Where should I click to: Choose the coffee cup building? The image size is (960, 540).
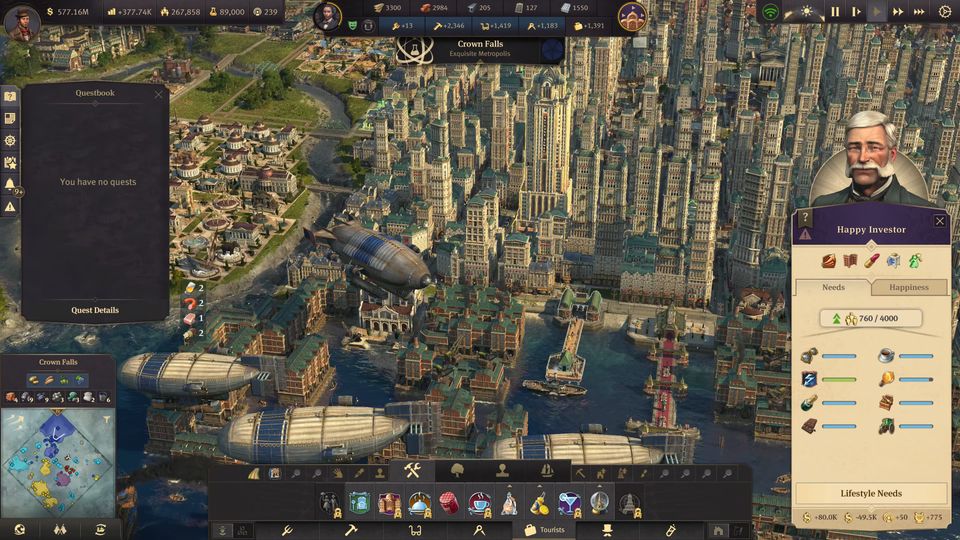tap(479, 502)
